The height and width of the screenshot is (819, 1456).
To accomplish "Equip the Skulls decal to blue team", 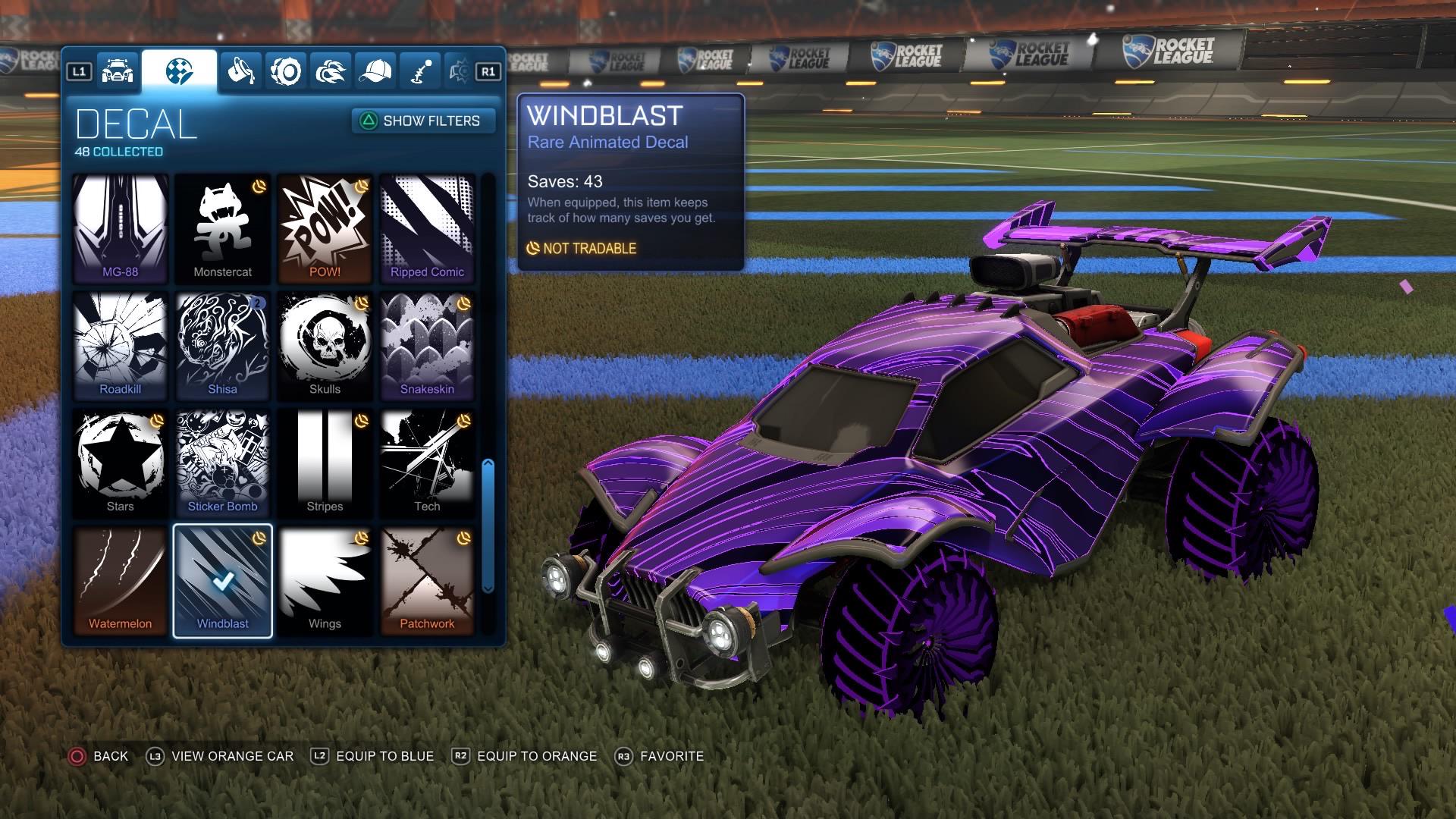I will (325, 345).
